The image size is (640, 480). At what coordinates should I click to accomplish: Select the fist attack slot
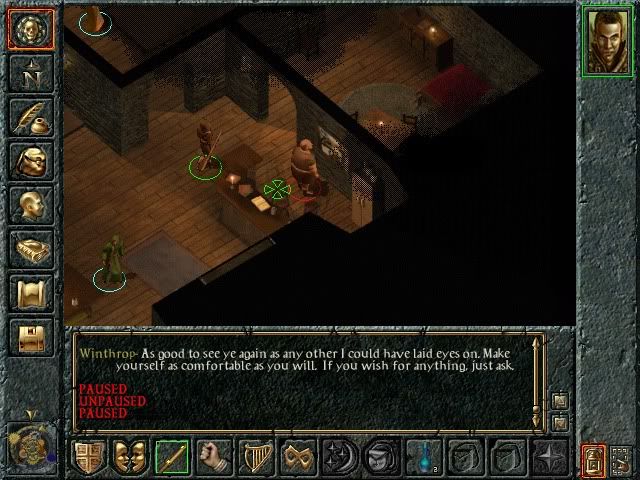point(213,457)
